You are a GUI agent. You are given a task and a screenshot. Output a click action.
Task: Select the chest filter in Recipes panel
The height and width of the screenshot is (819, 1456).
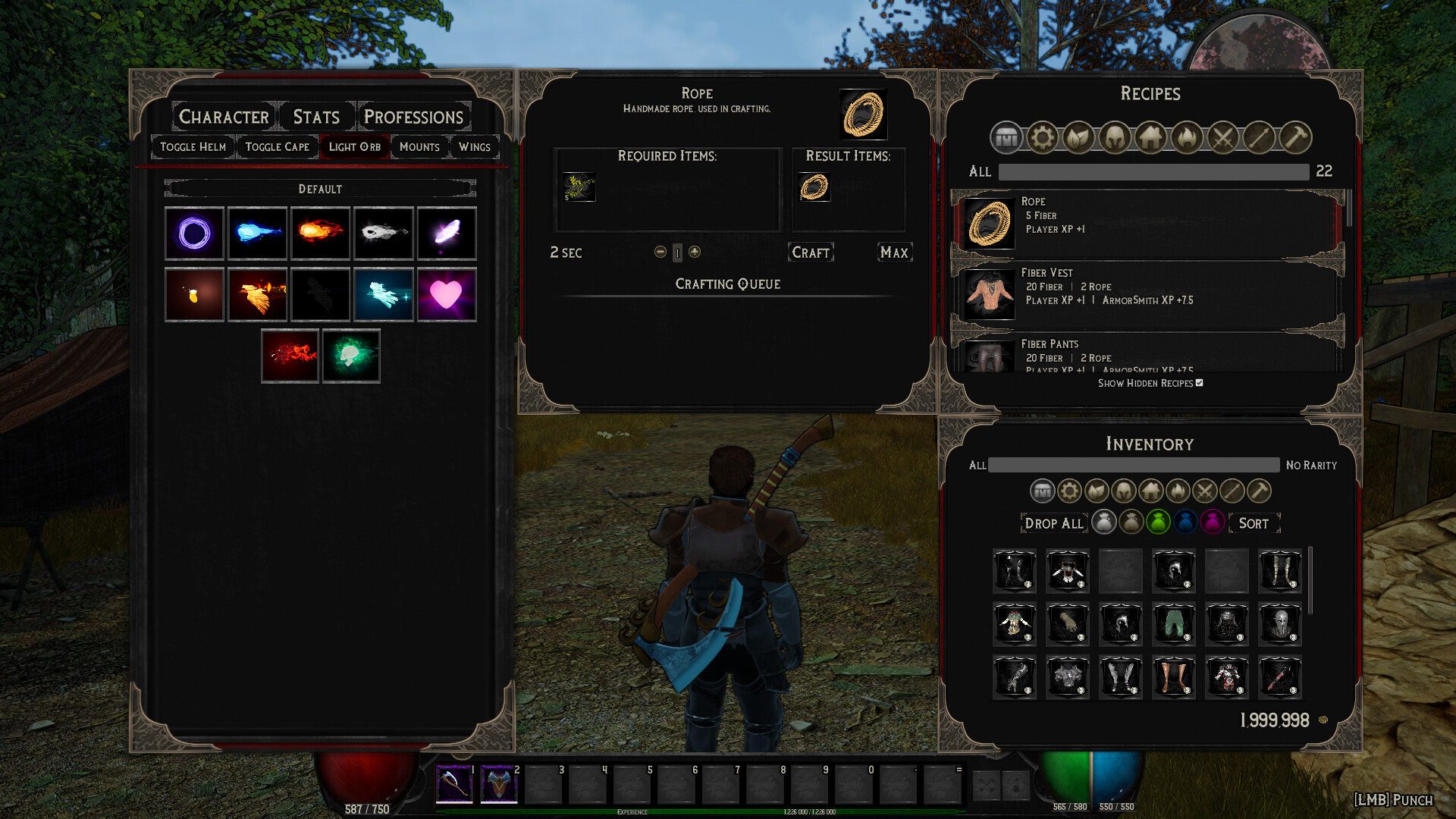[1006, 138]
